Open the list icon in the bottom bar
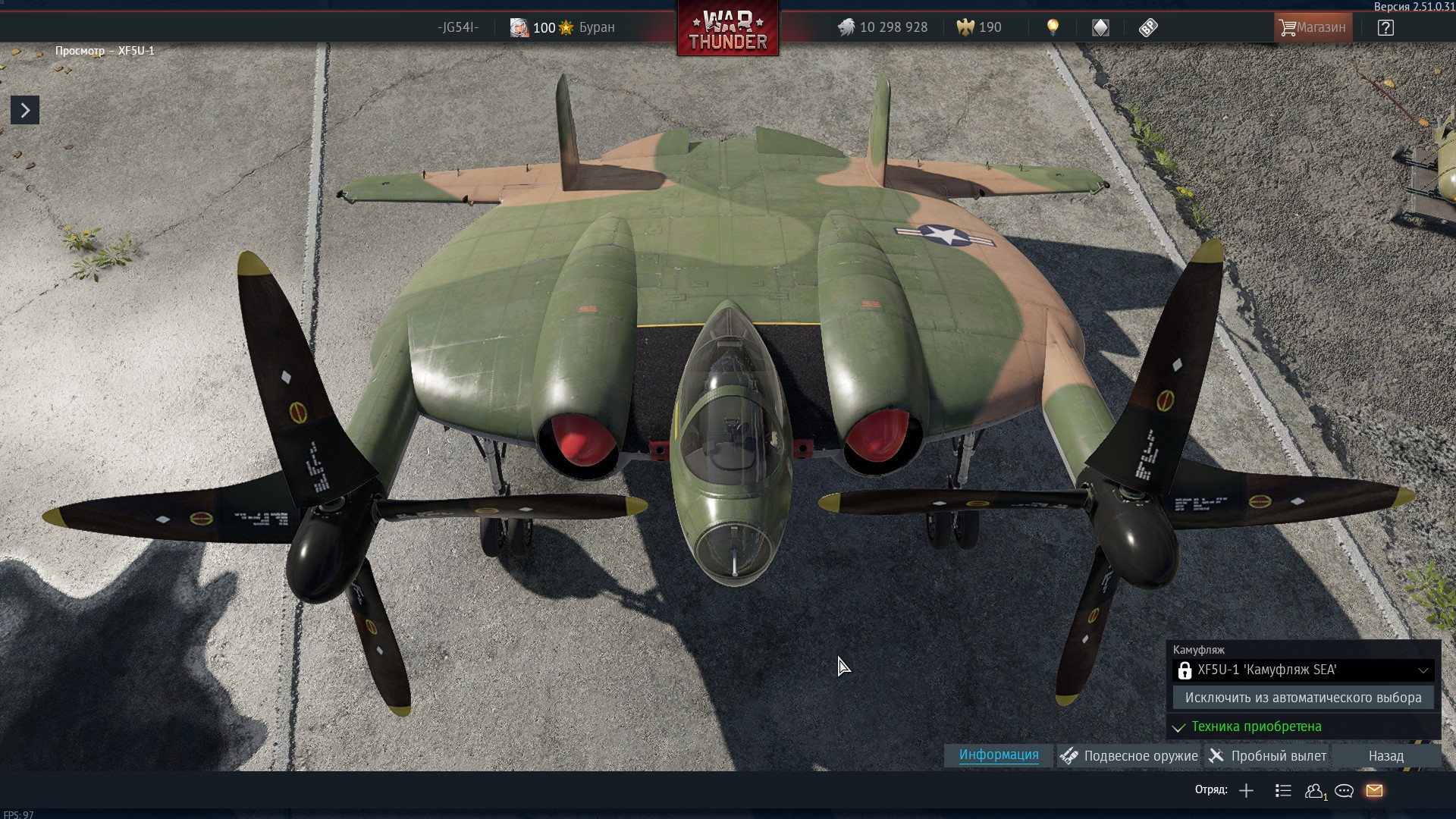 [1283, 791]
